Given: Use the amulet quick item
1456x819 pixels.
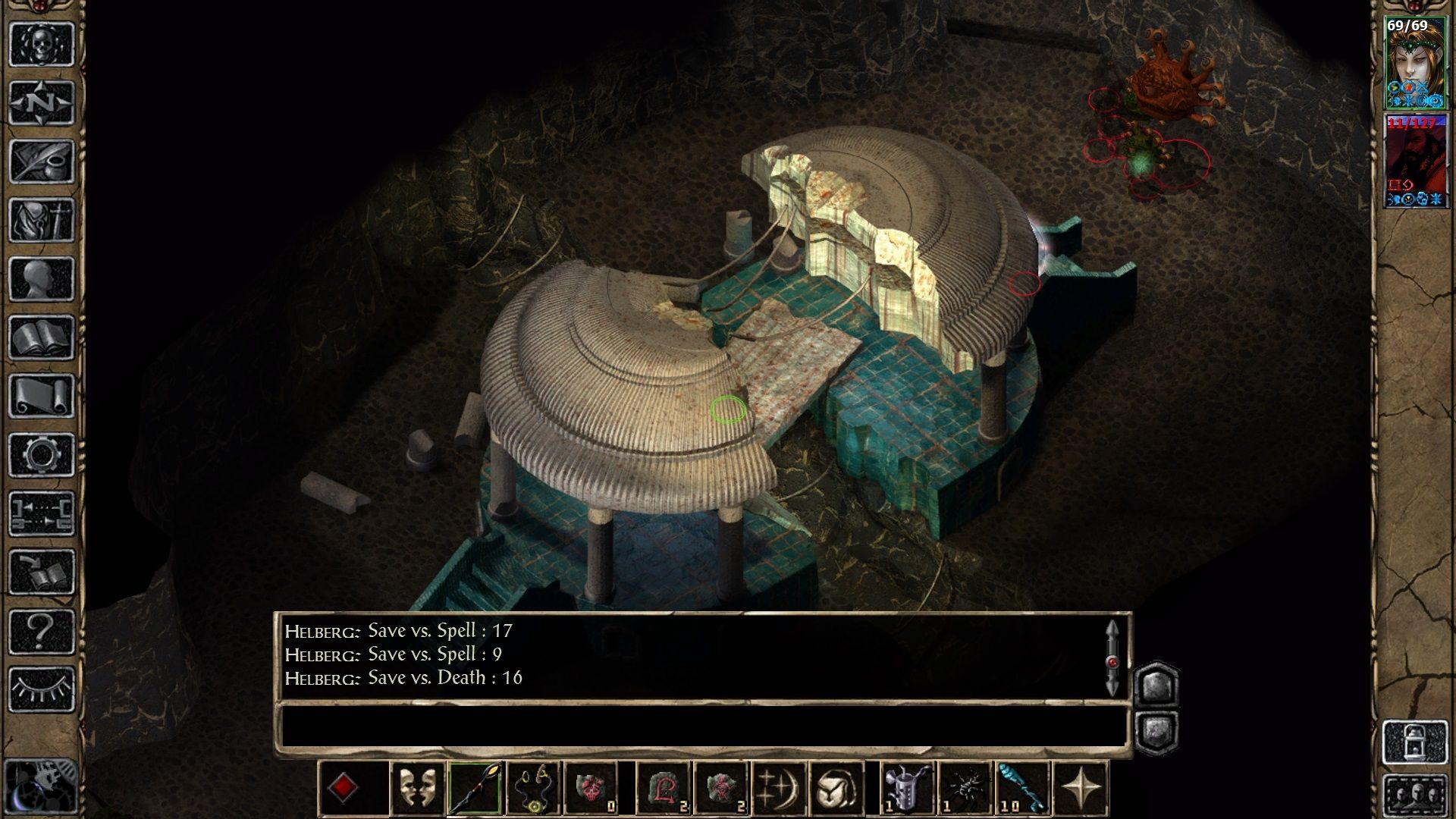Looking at the screenshot, I should (533, 788).
